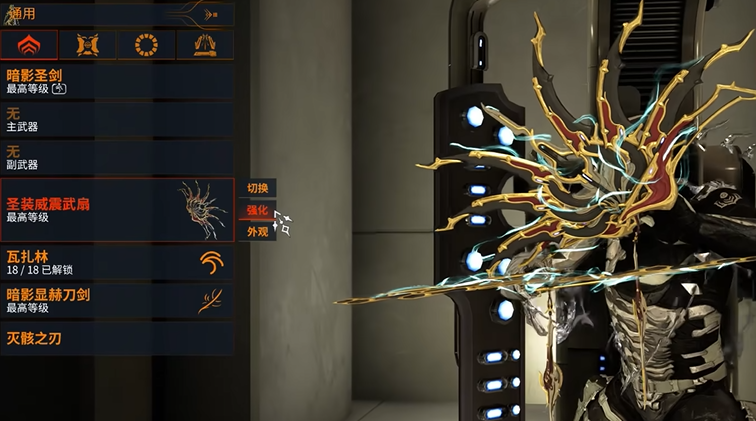Select the 暗影显赫刀剑 exalted weapon slot
Viewport: 756px width, 421px height.
pos(117,301)
